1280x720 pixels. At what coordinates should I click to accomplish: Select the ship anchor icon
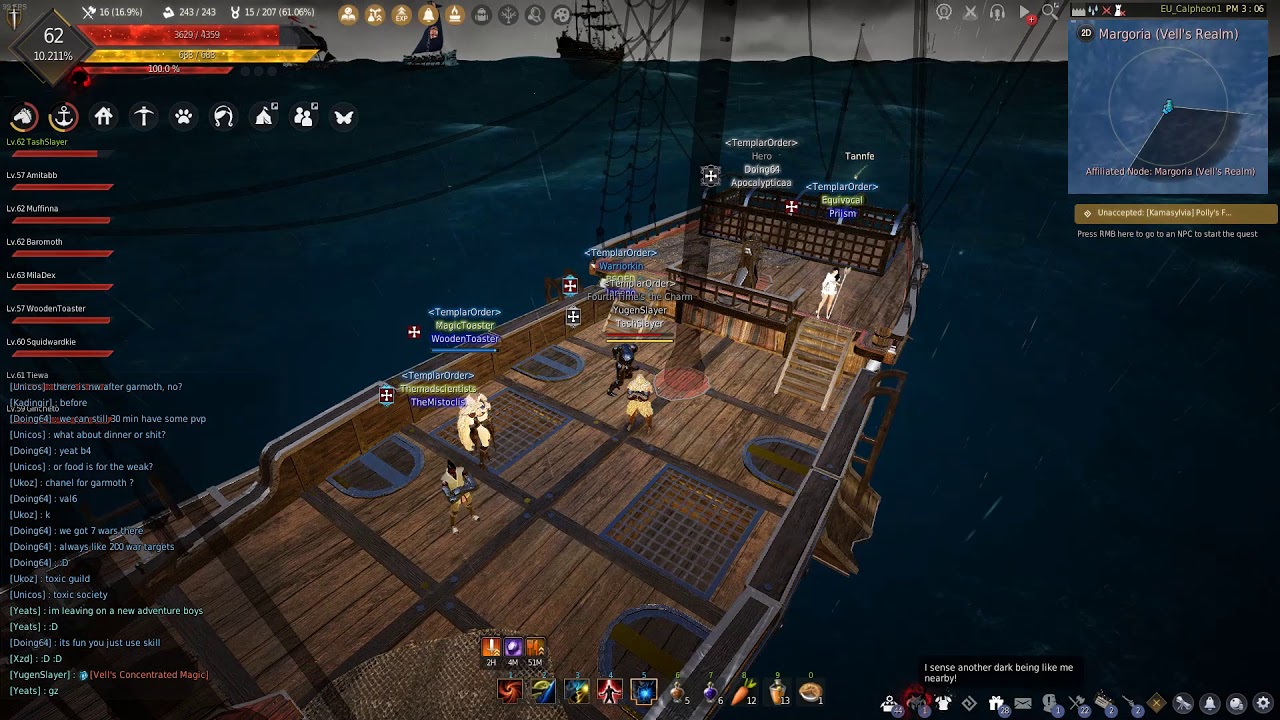63,117
